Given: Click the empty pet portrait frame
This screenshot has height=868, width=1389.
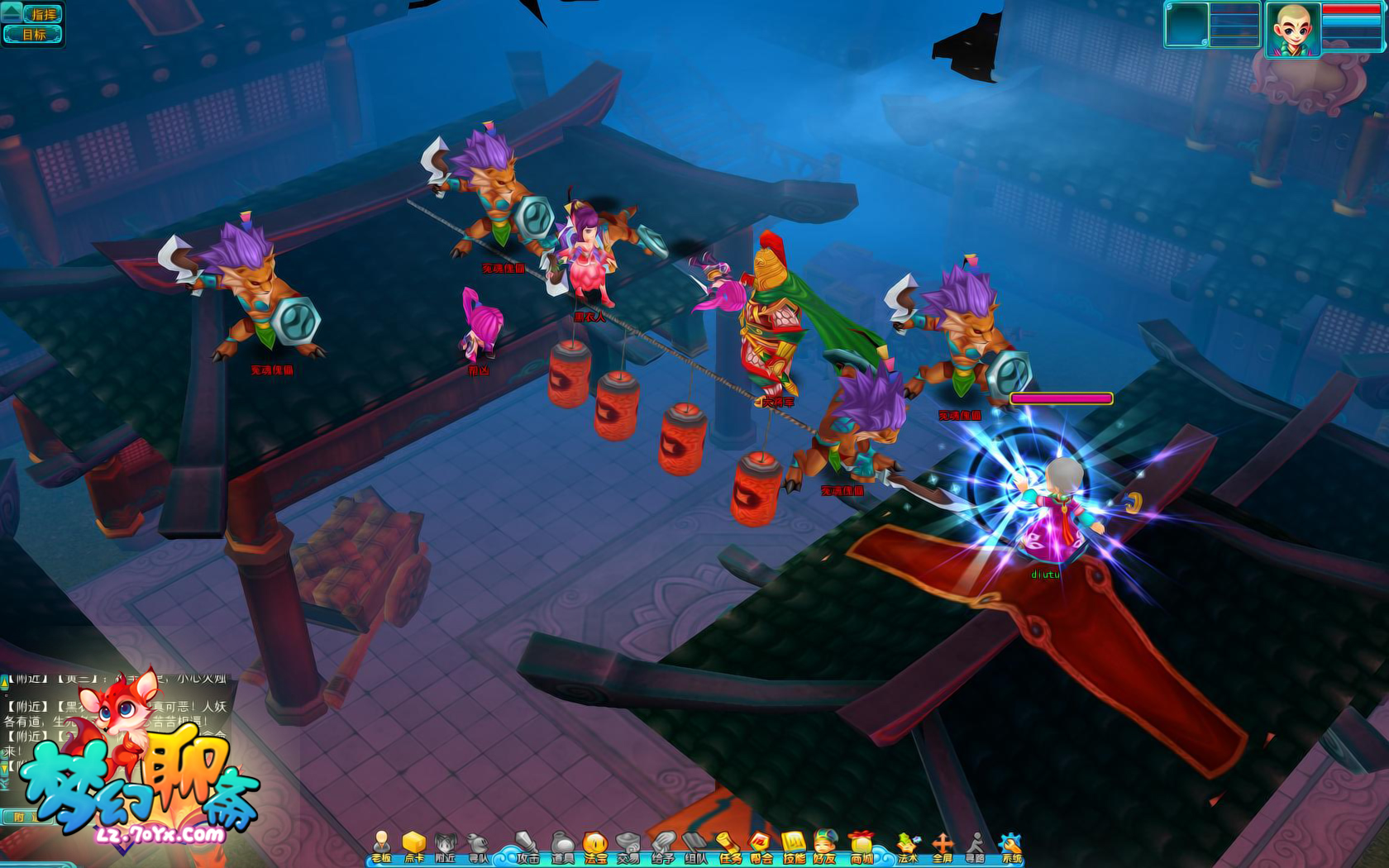Looking at the screenshot, I should tap(1187, 25).
